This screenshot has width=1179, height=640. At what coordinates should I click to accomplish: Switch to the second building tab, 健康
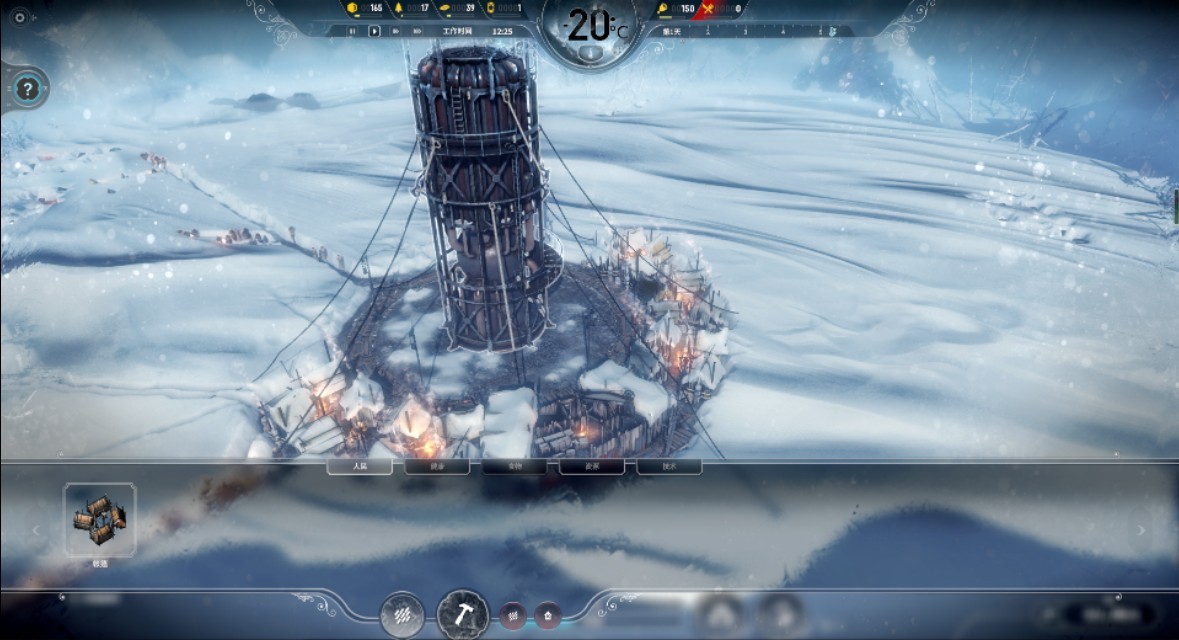tap(437, 467)
